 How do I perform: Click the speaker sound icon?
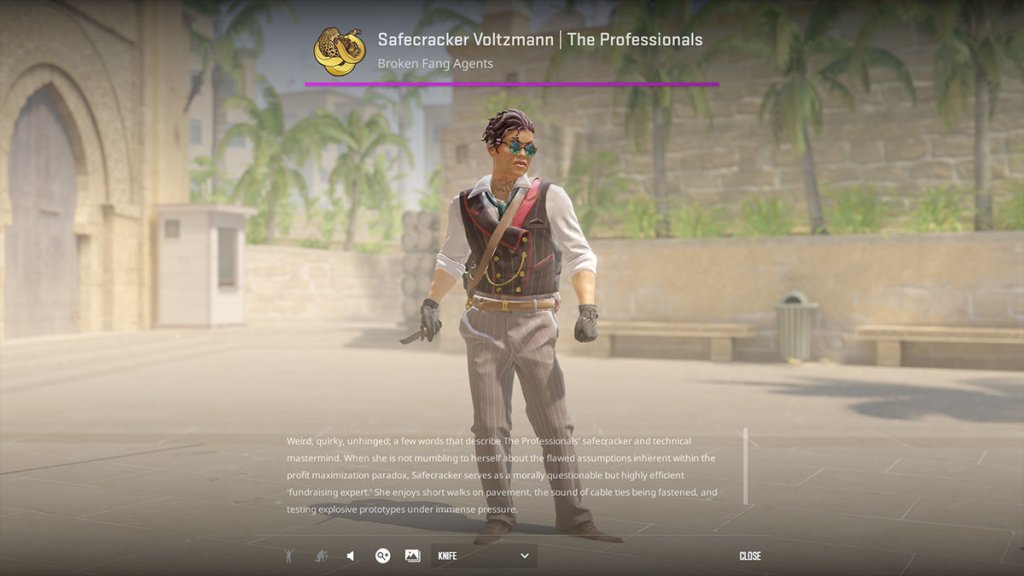(x=350, y=556)
